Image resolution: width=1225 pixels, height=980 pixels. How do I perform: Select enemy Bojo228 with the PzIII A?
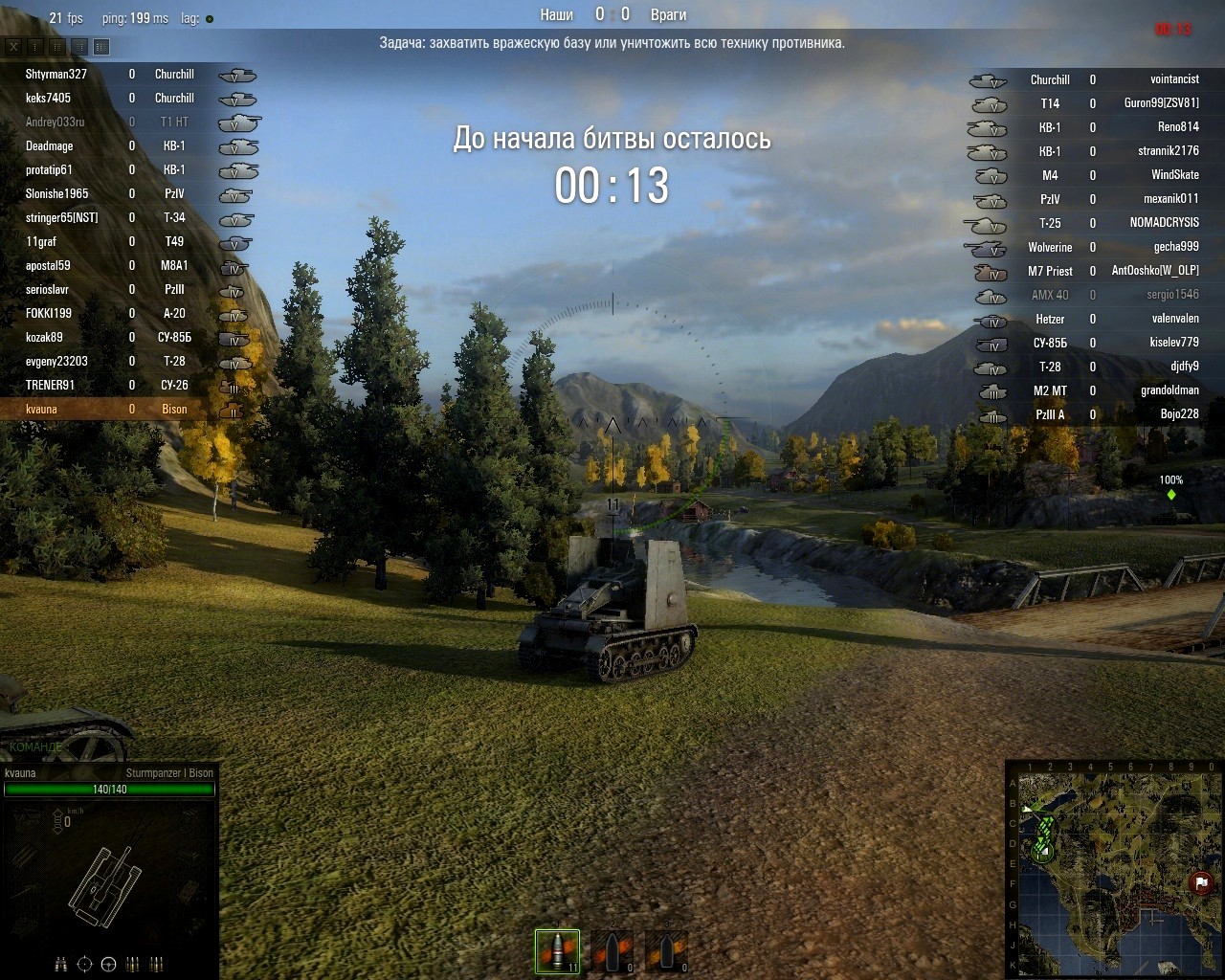tap(1179, 413)
